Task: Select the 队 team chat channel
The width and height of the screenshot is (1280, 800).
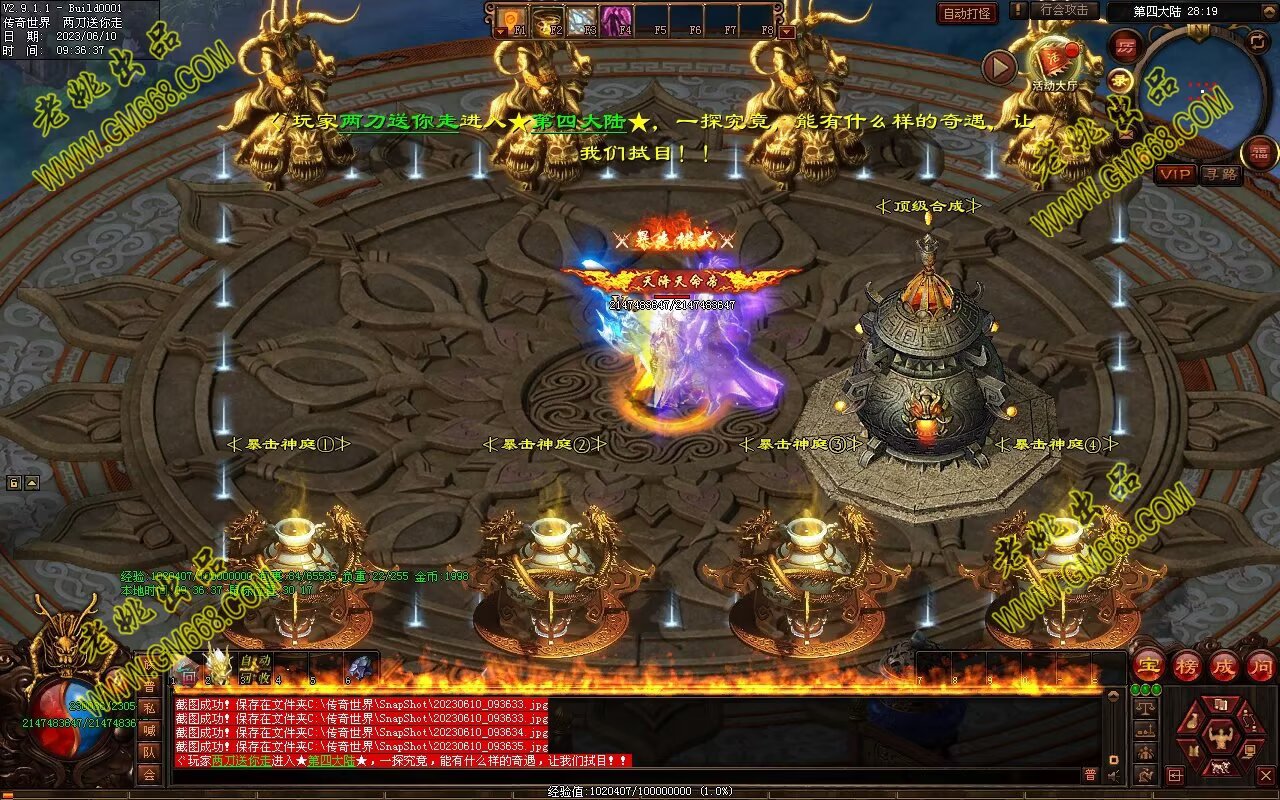Action: coord(149,752)
